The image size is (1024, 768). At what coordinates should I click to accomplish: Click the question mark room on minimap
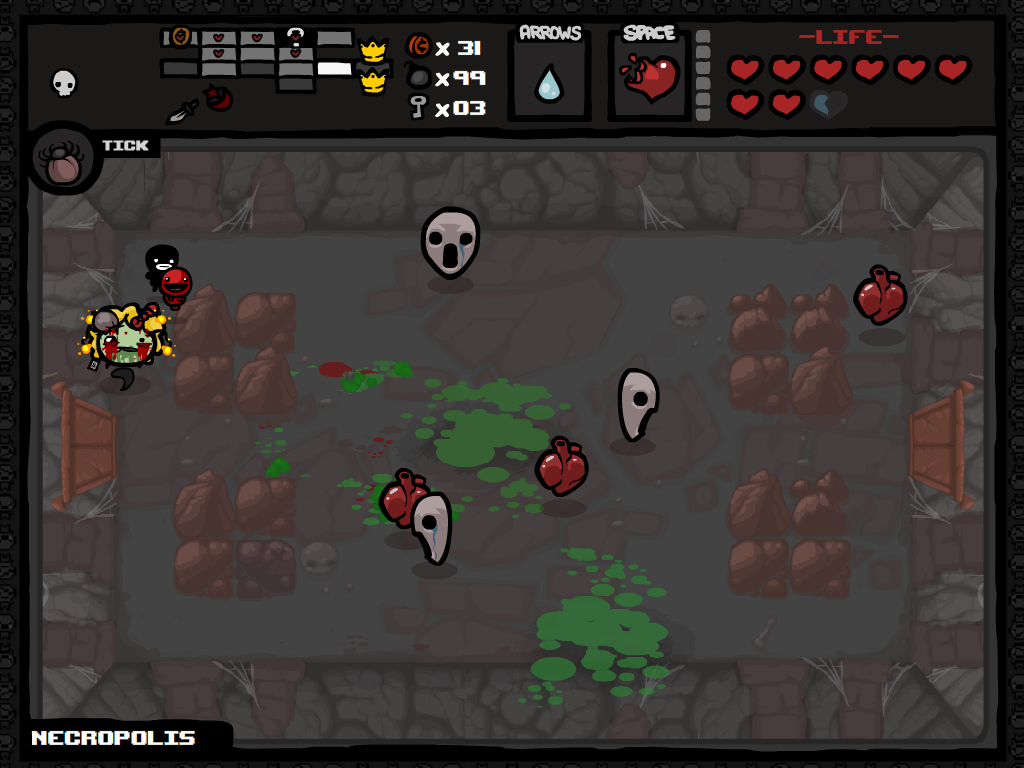tap(295, 39)
